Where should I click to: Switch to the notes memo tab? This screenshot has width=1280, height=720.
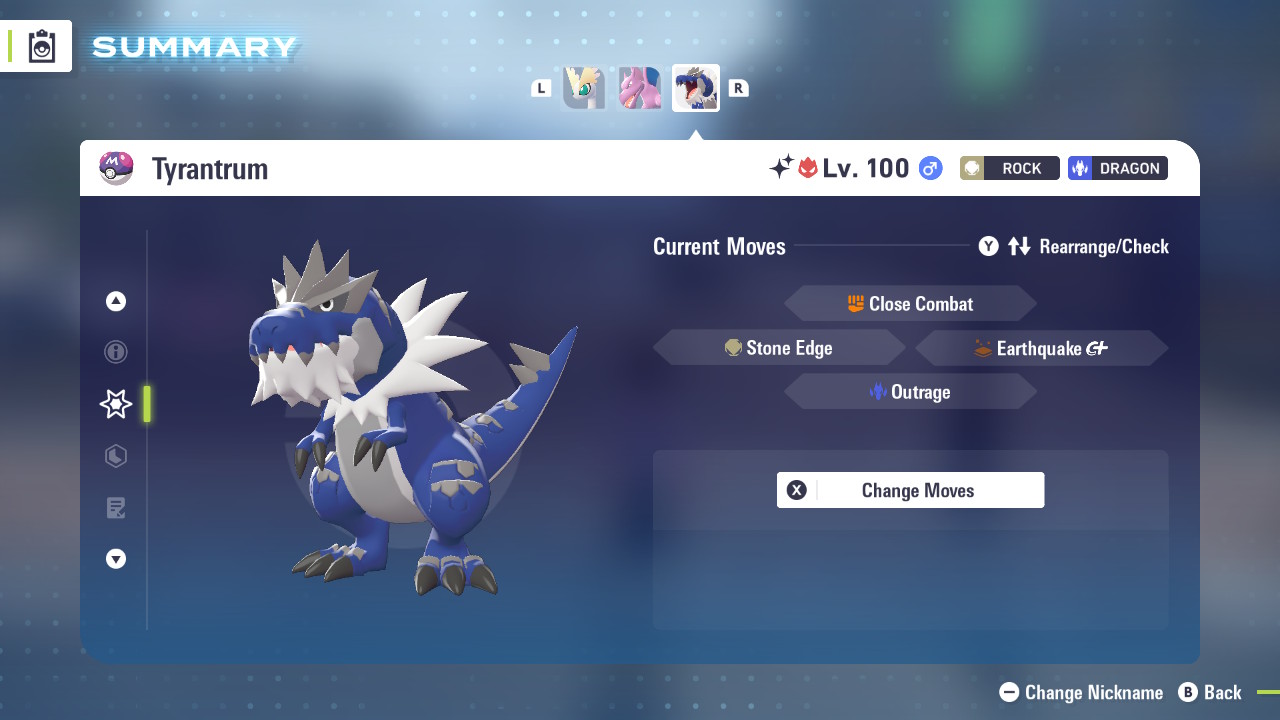116,508
